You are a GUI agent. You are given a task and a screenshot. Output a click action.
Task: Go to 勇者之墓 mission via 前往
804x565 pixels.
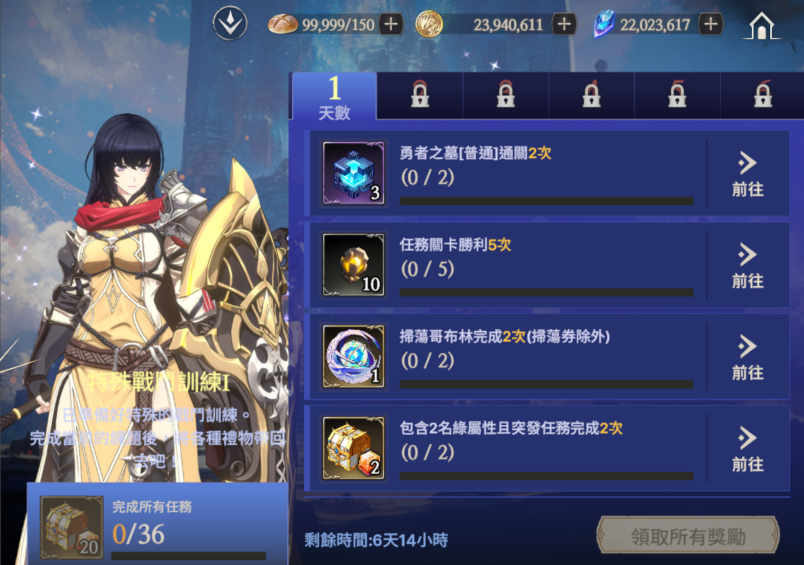point(747,174)
